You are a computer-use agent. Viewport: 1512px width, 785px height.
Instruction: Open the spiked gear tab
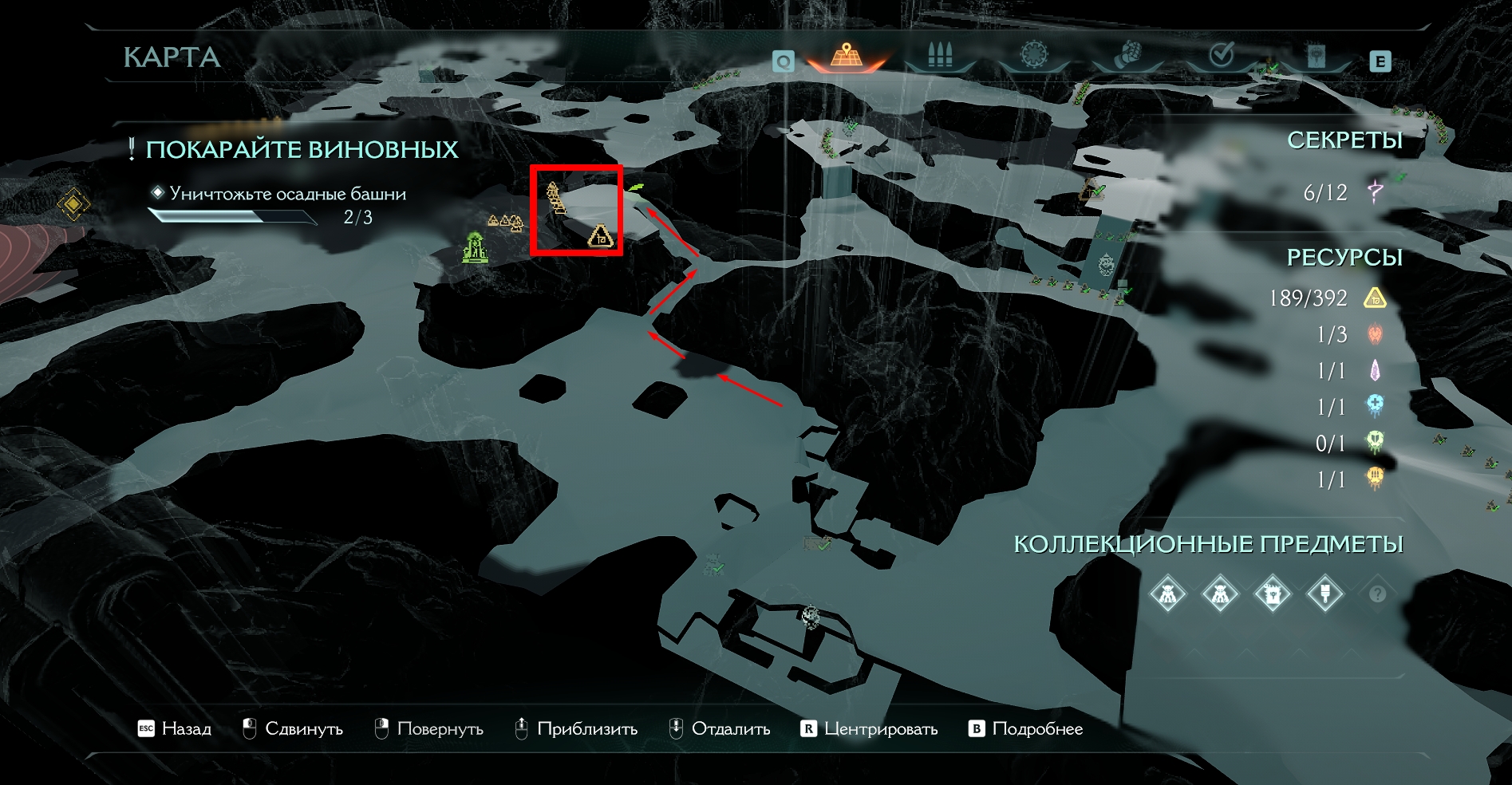tap(1034, 56)
